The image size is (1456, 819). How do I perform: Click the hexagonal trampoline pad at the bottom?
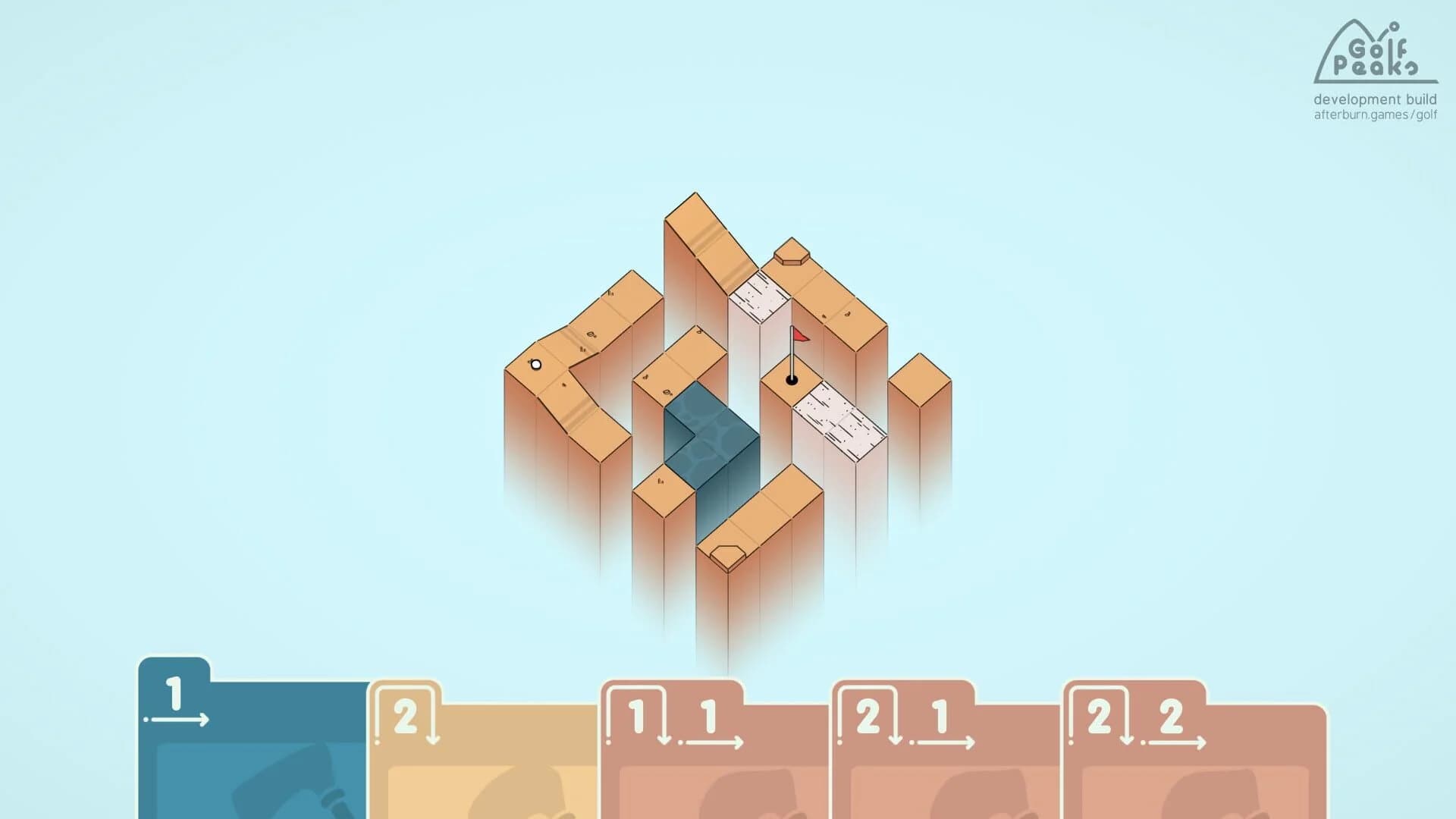click(x=726, y=552)
